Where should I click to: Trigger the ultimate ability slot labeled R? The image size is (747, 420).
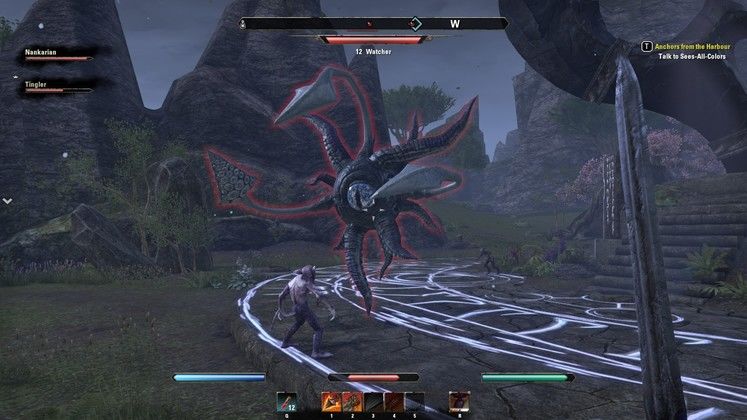[x=459, y=401]
